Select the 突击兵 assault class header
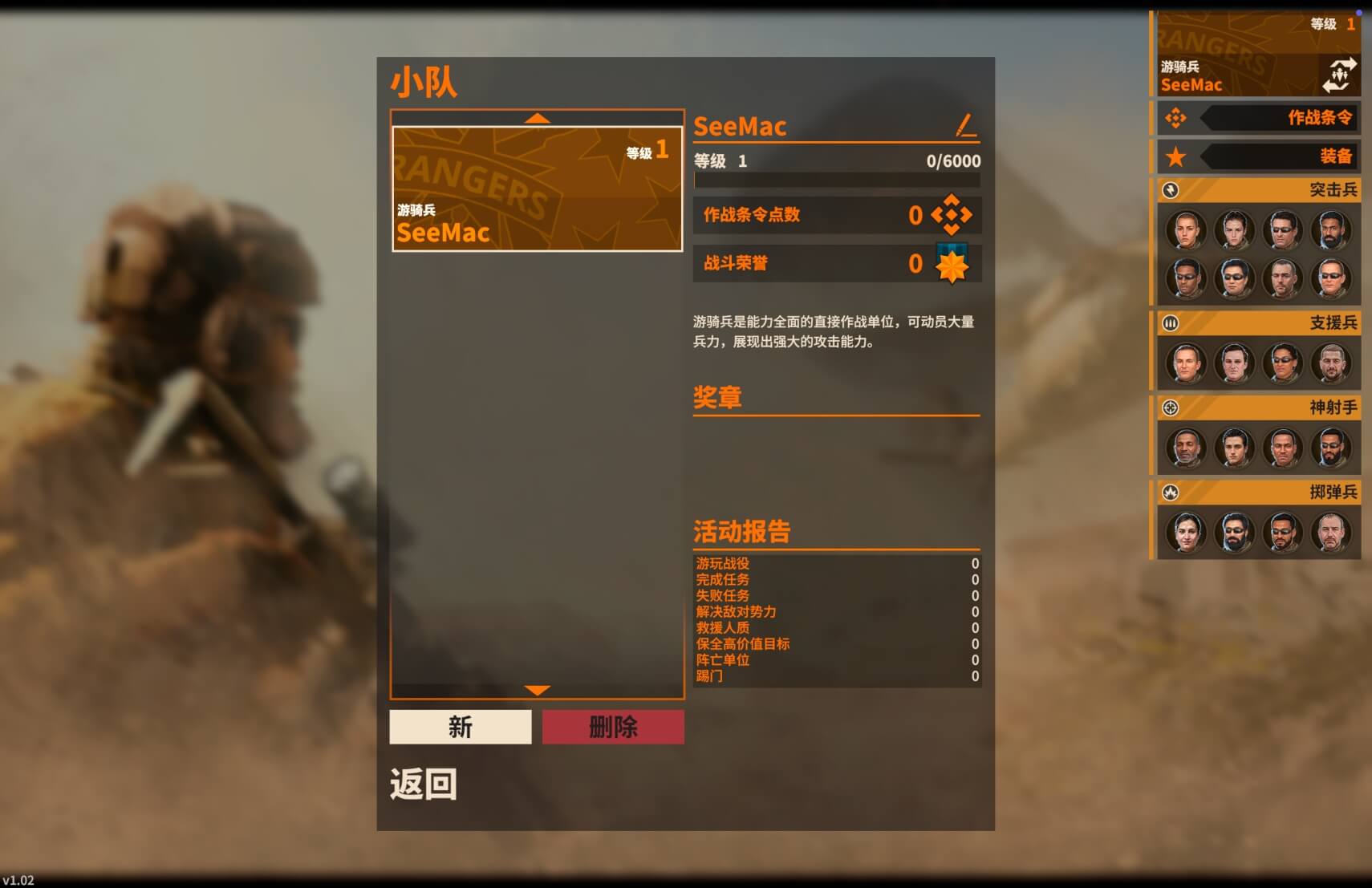Screen dimensions: 1372x888 point(1257,190)
